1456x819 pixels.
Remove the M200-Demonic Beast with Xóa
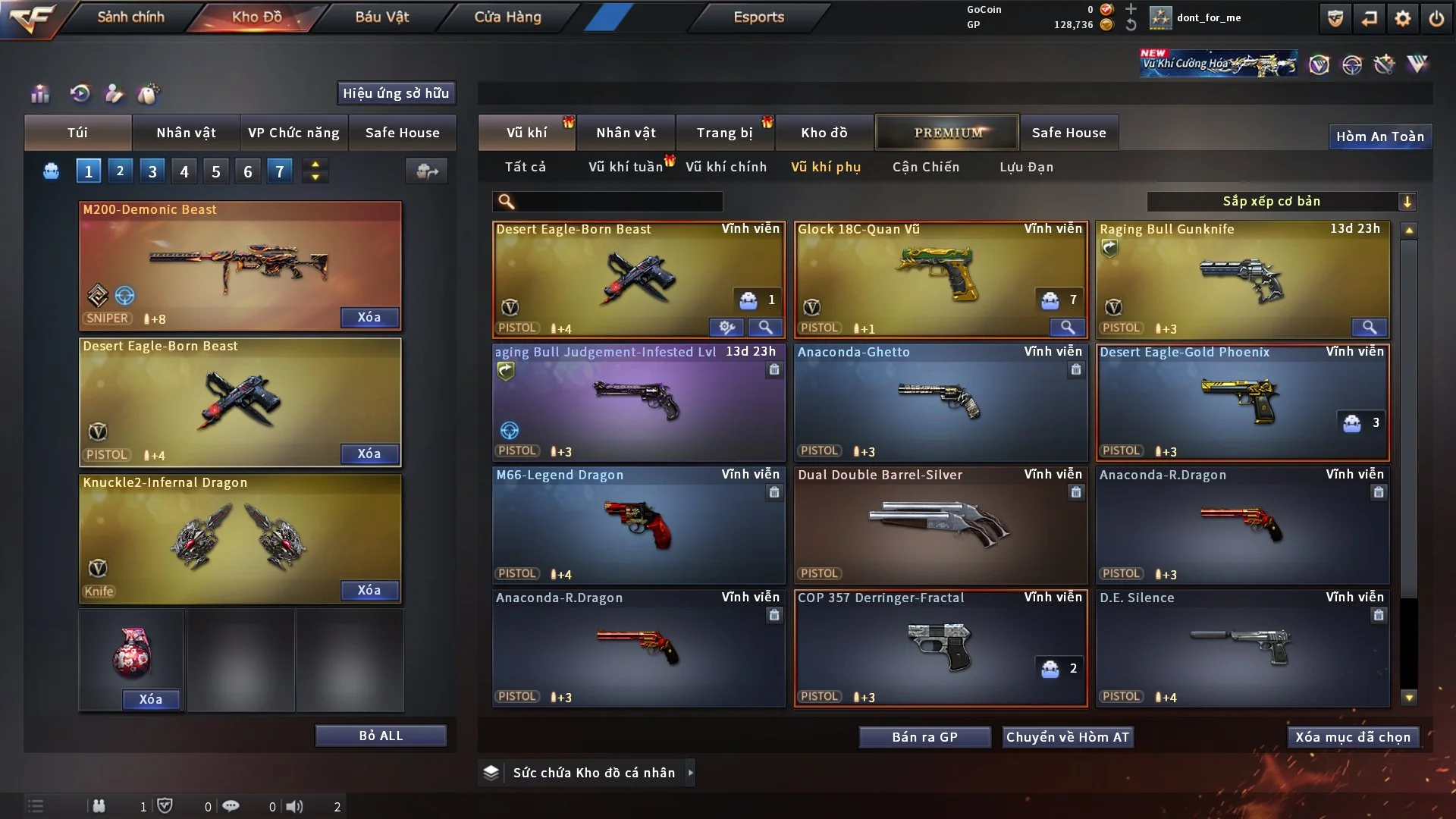(369, 317)
